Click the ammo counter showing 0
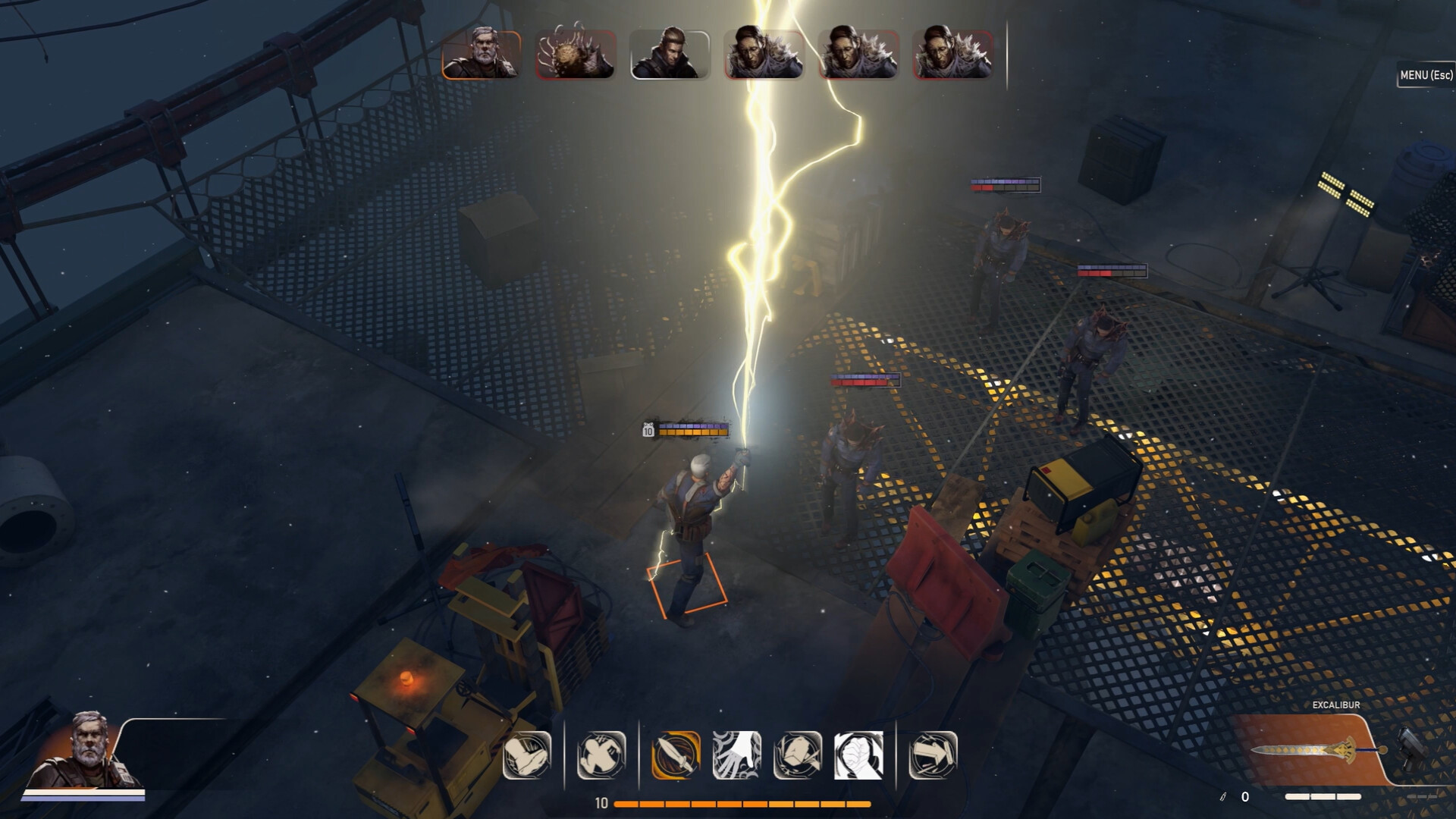1456x819 pixels. 1246,796
